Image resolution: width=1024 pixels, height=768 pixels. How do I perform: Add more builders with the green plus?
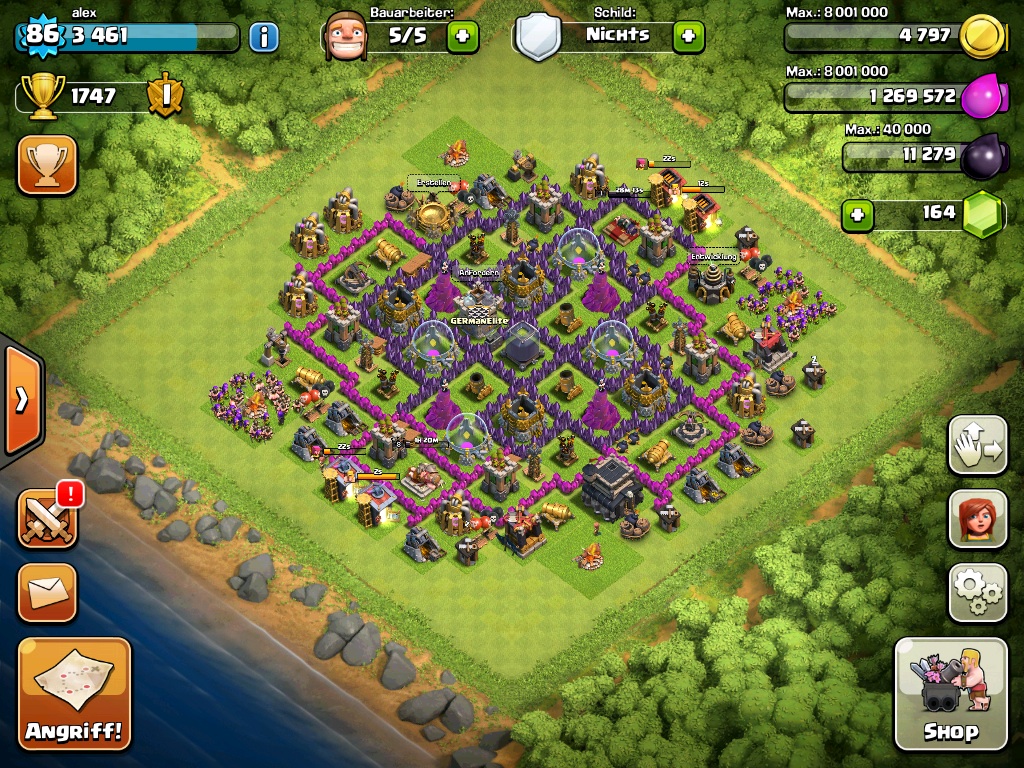pos(462,37)
